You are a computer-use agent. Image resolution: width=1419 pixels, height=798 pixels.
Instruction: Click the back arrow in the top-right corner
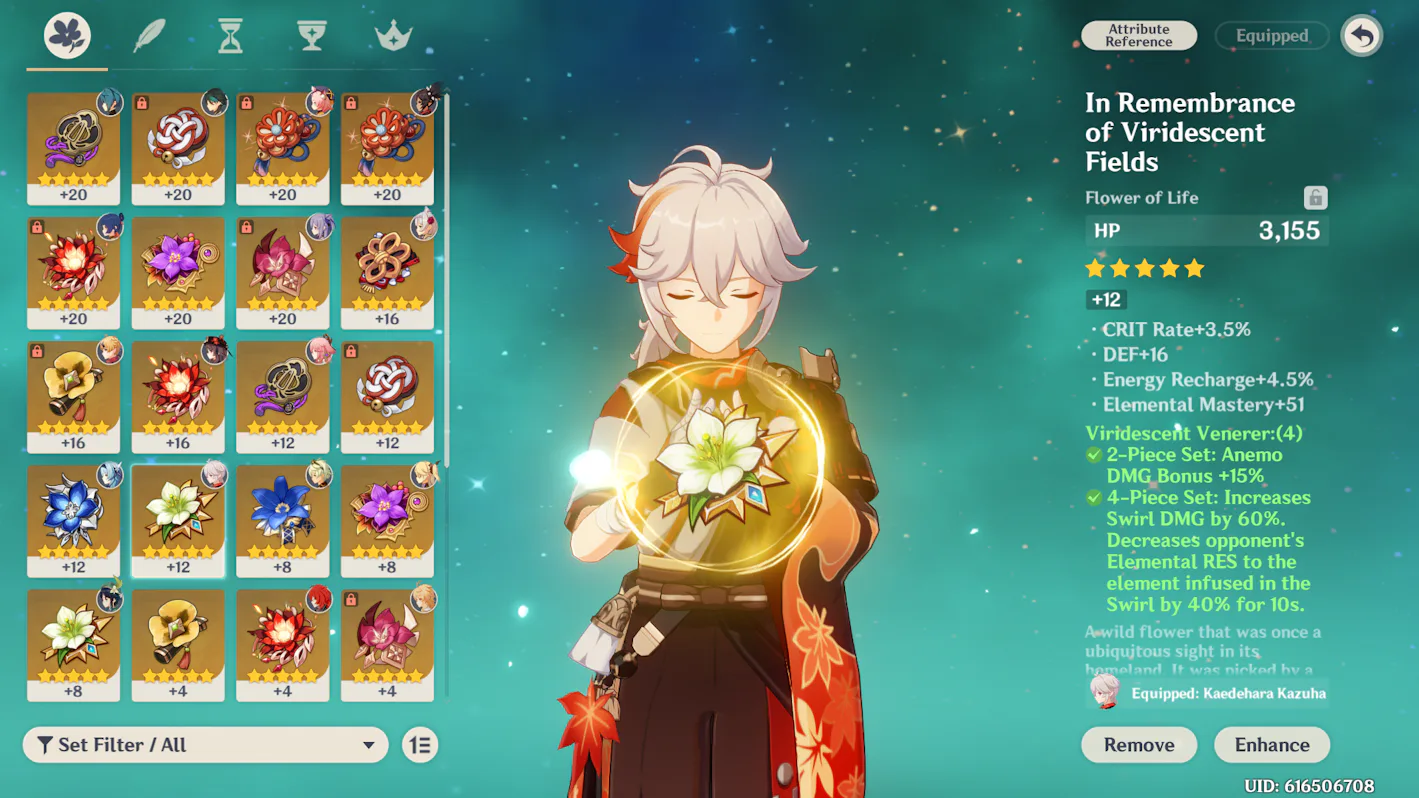point(1361,35)
